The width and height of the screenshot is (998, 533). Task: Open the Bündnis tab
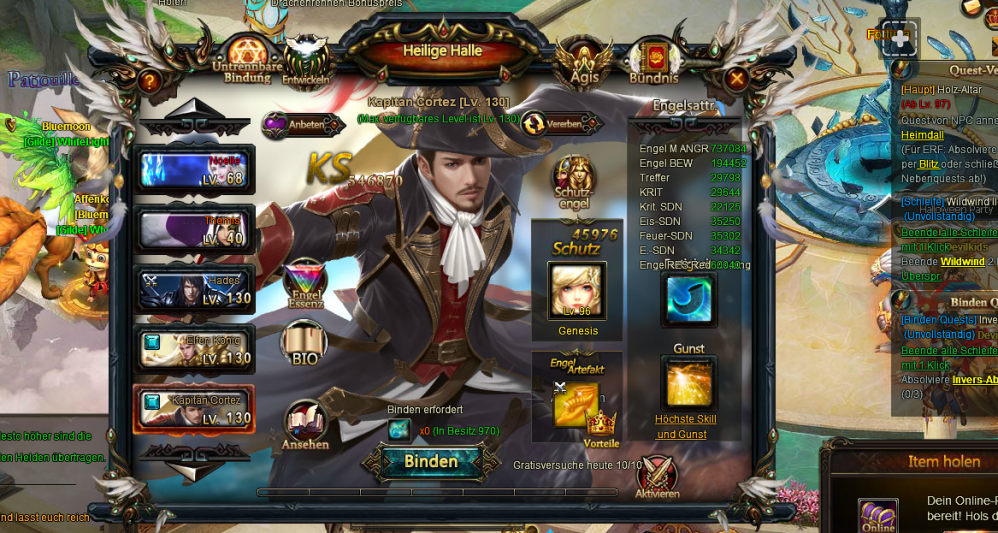click(653, 62)
